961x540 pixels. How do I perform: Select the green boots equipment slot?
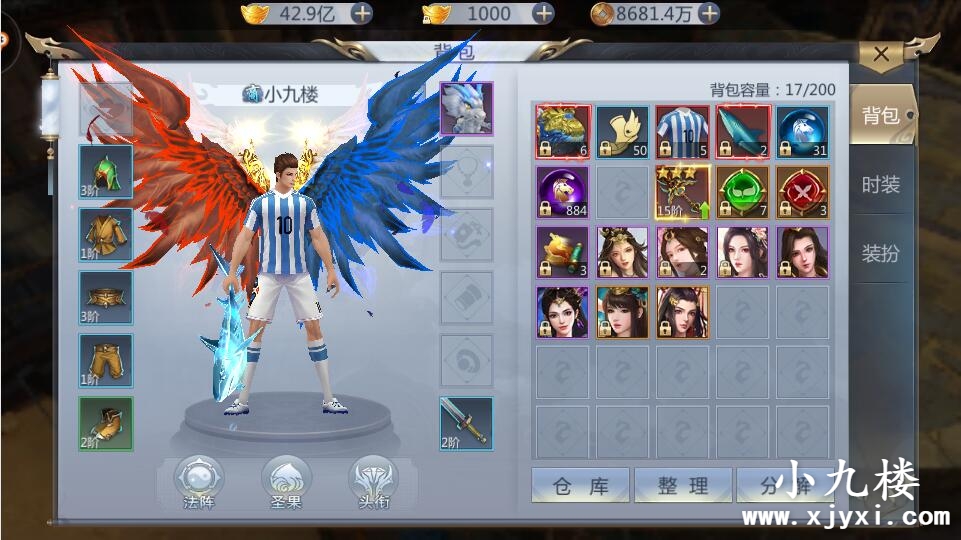click(106, 423)
